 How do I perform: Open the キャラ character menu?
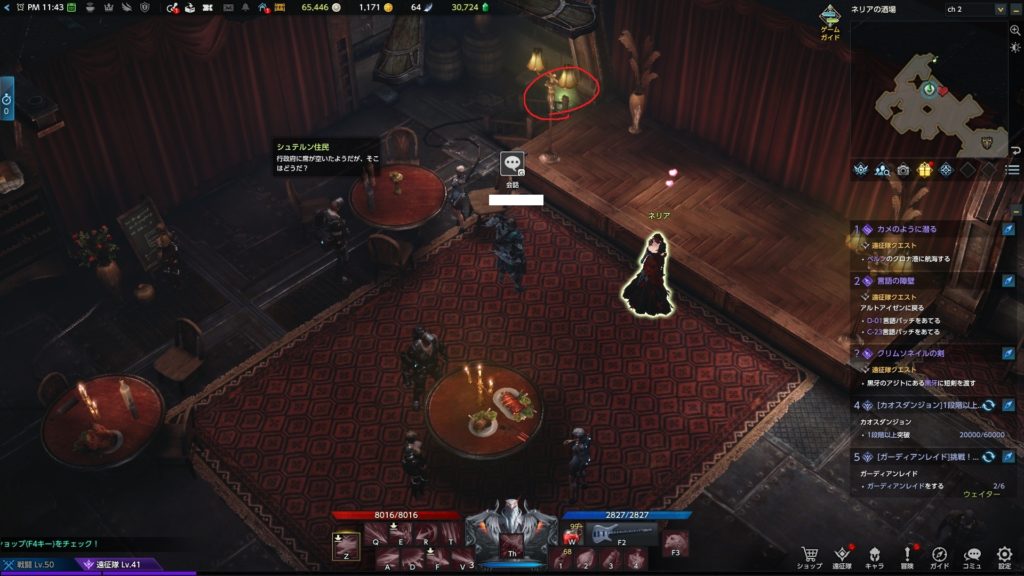point(874,555)
